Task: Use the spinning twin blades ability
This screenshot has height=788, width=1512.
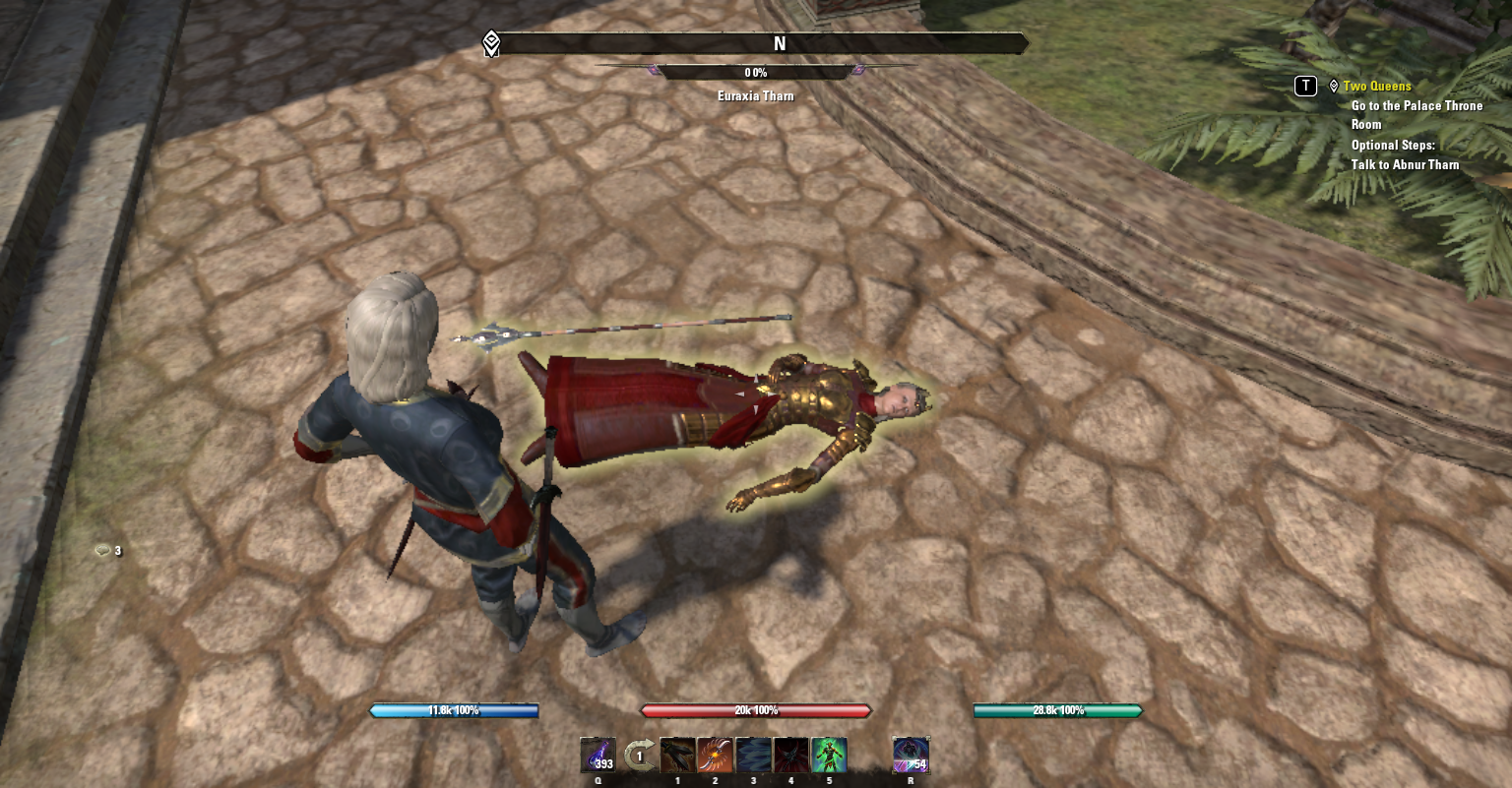Action: pos(716,756)
